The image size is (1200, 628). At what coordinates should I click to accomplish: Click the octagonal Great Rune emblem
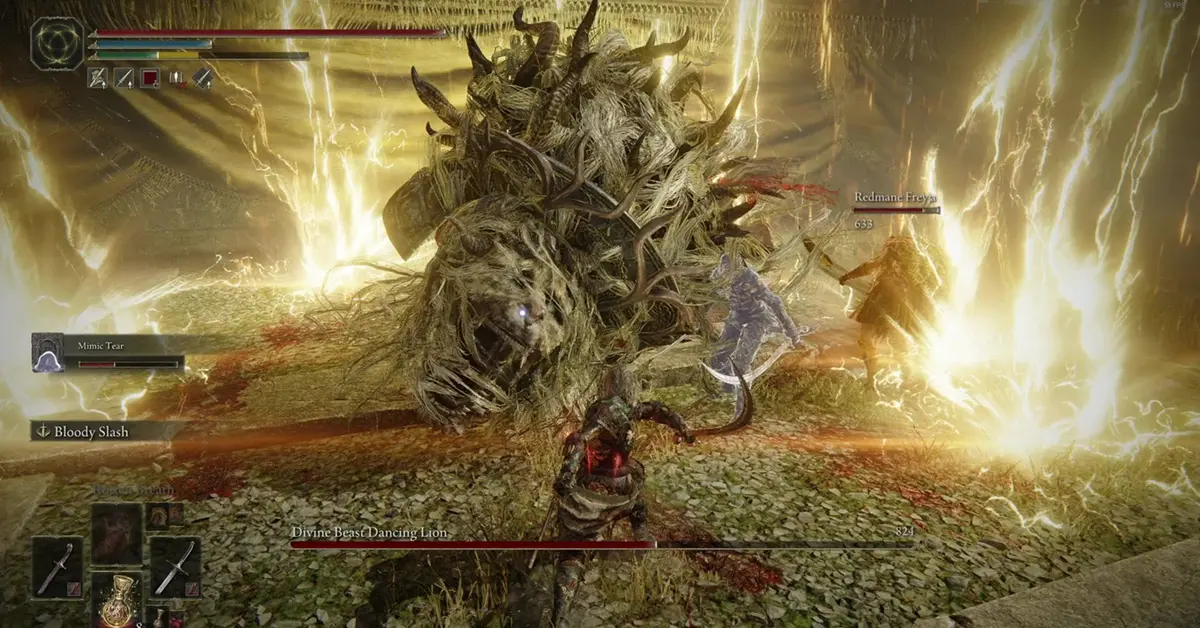[57, 43]
